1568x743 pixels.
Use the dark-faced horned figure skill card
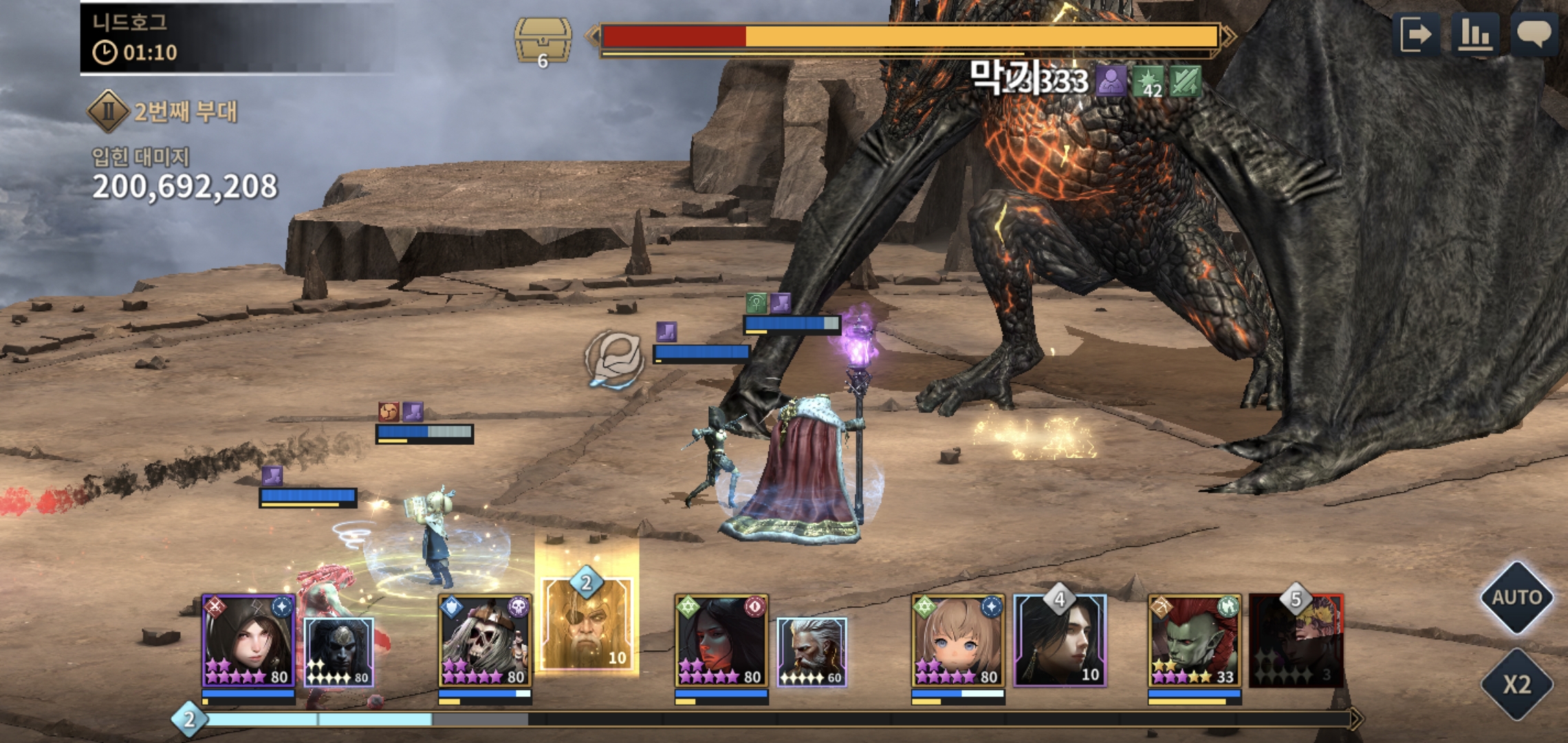[x=339, y=652]
